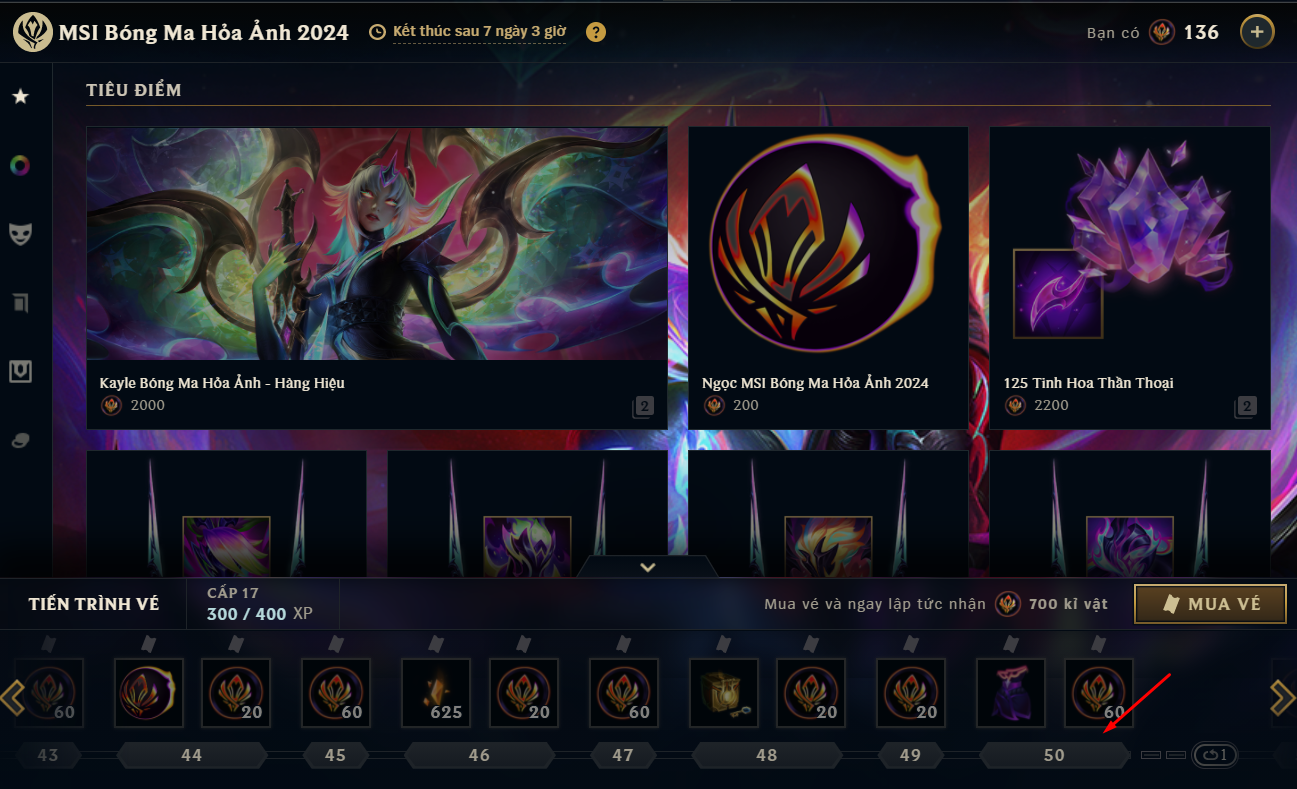Viewport: 1297px width, 789px height.
Task: Click the CẤP 17 XP progress display
Action: pos(262,603)
